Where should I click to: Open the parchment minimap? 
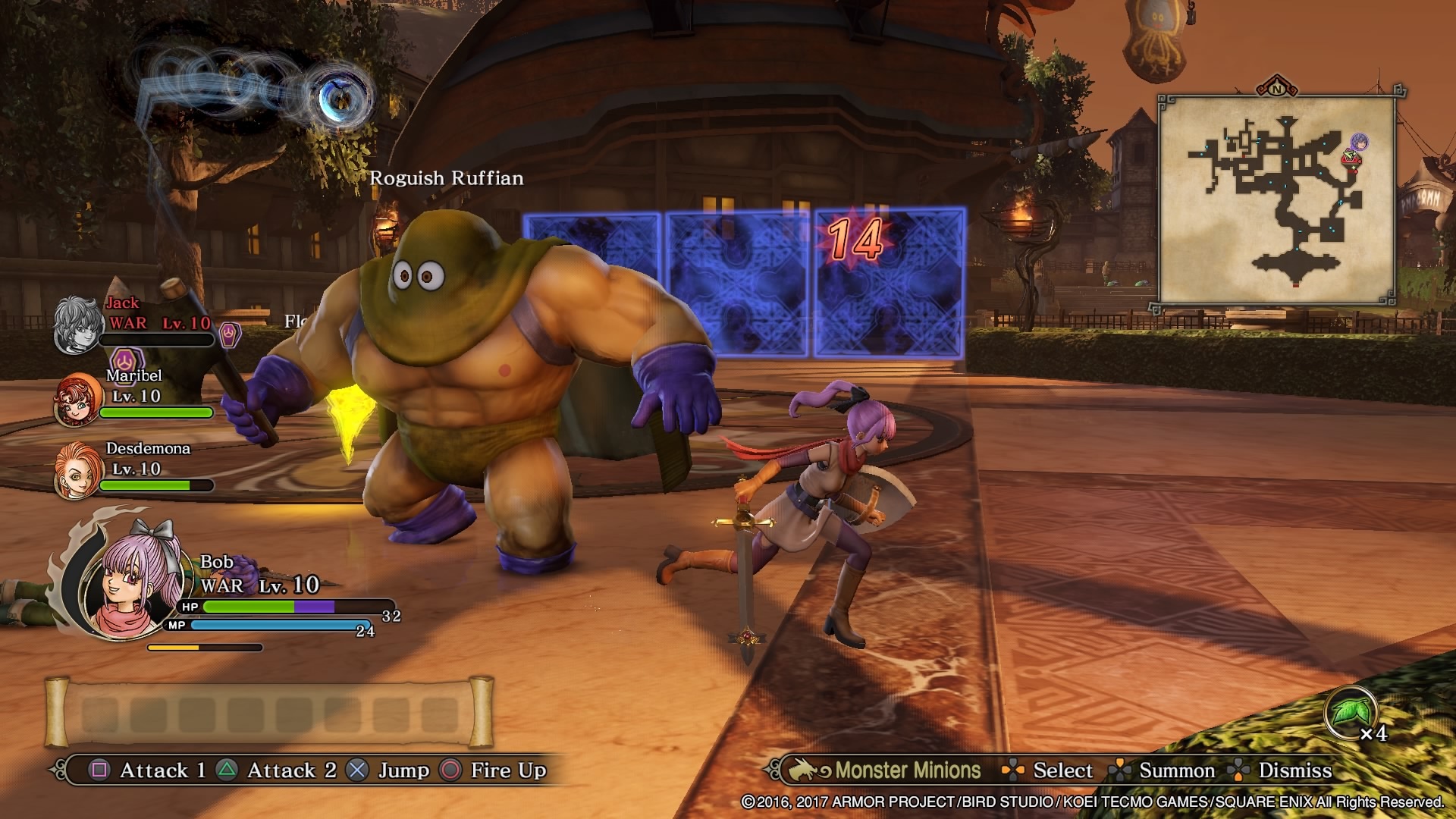tap(1277, 200)
